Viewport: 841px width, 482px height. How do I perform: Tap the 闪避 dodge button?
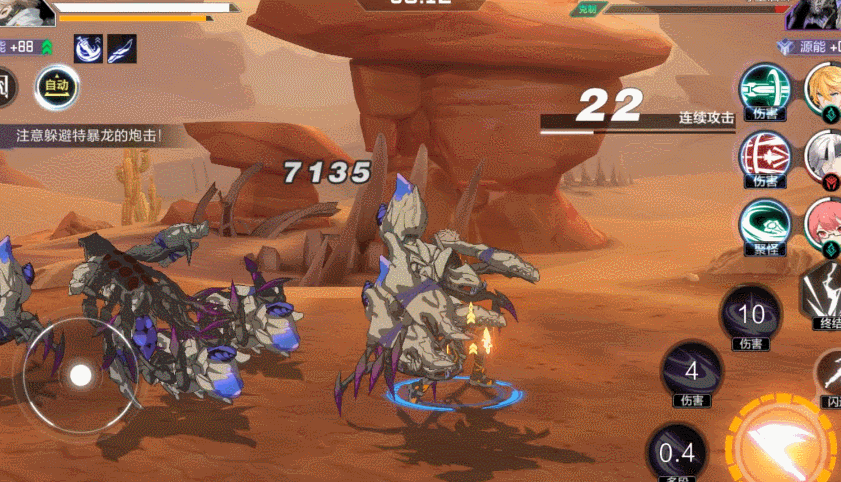829,373
